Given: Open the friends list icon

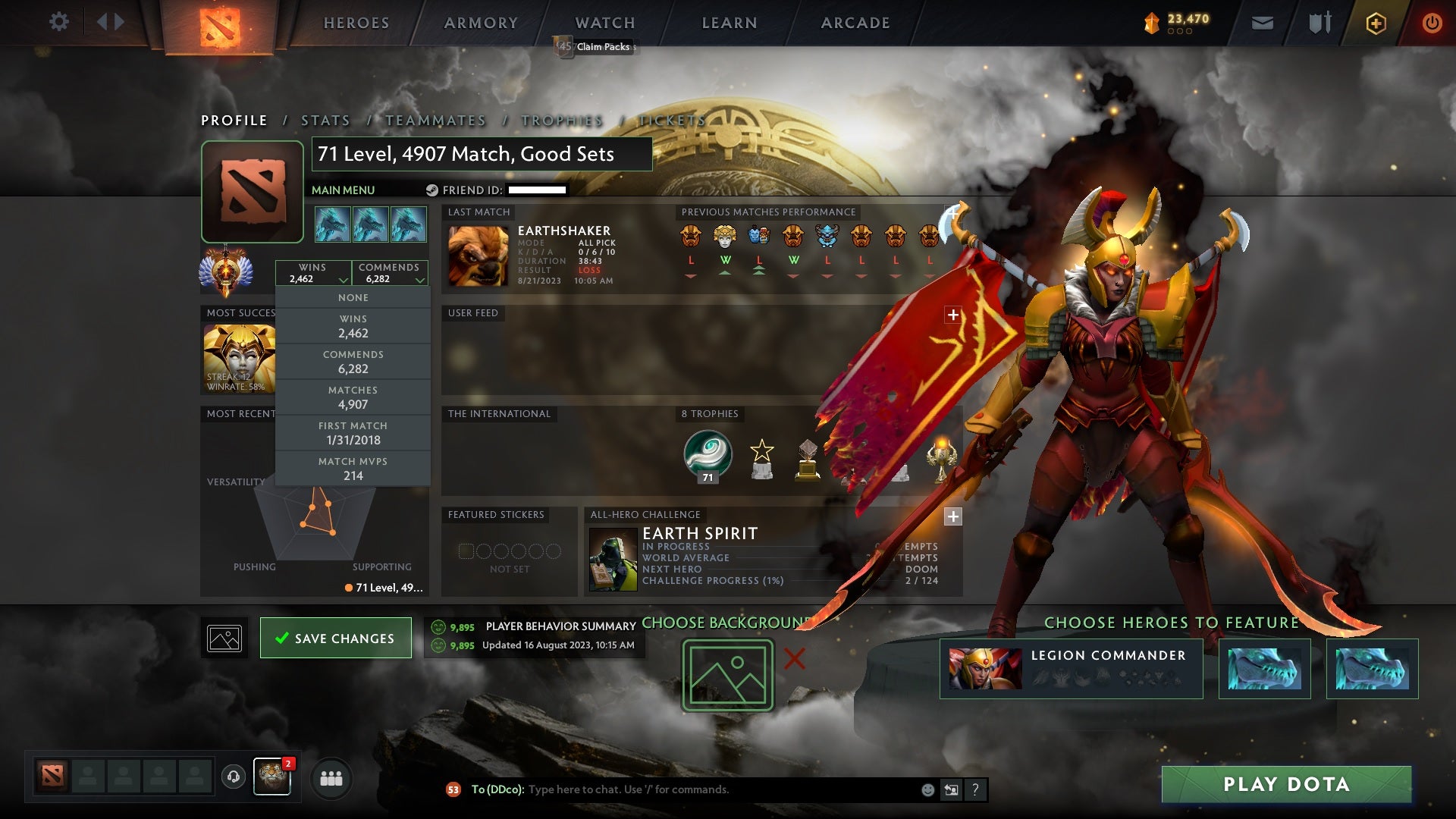Looking at the screenshot, I should pos(331,778).
